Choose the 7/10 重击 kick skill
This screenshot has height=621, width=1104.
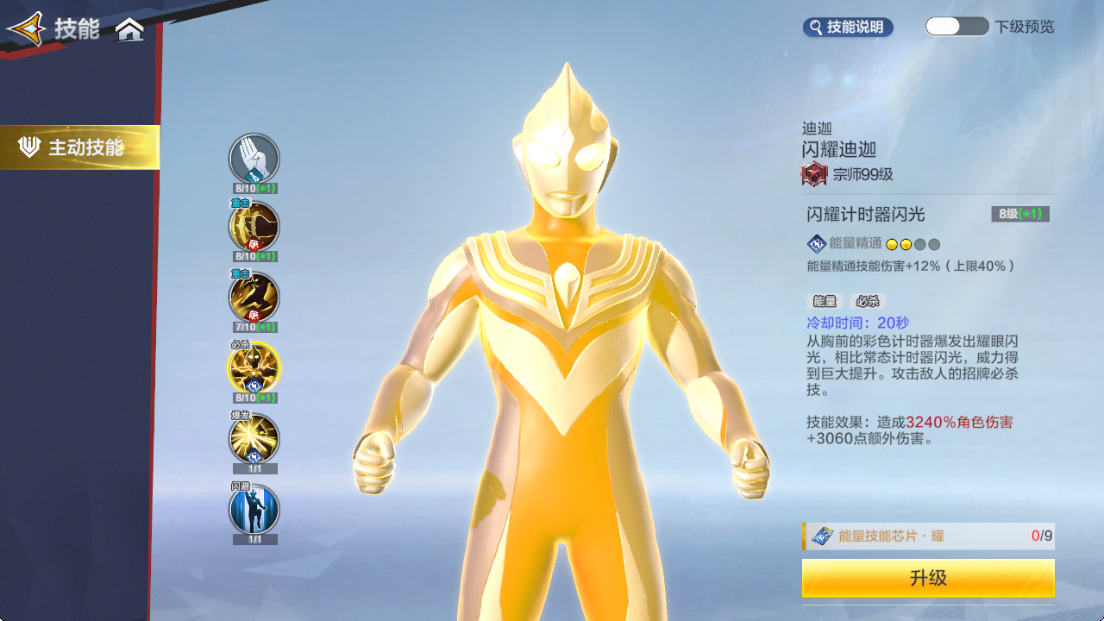point(254,297)
